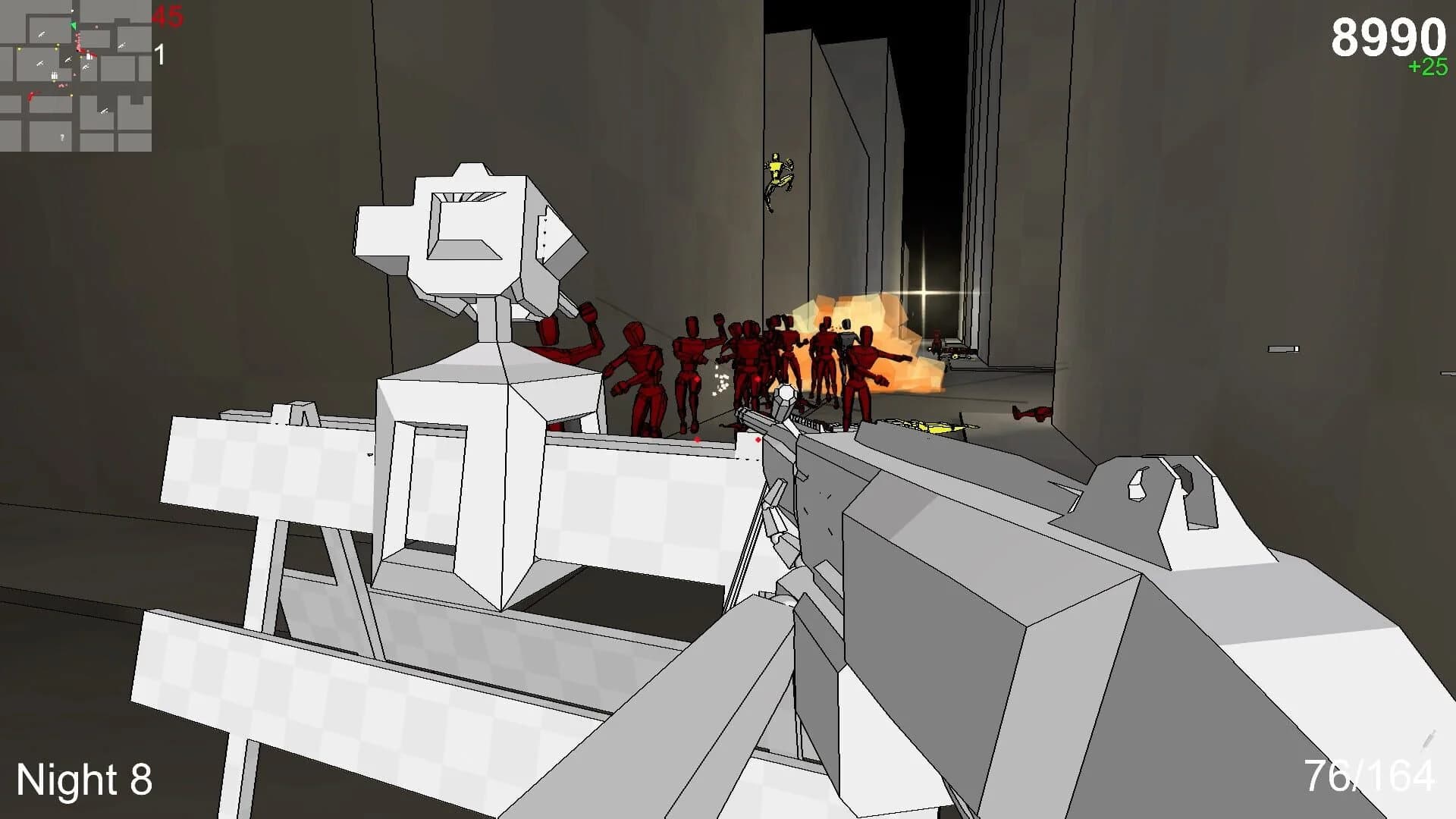Click the ammo crate icon on the minimap
The image size is (1456, 819).
point(54,76)
